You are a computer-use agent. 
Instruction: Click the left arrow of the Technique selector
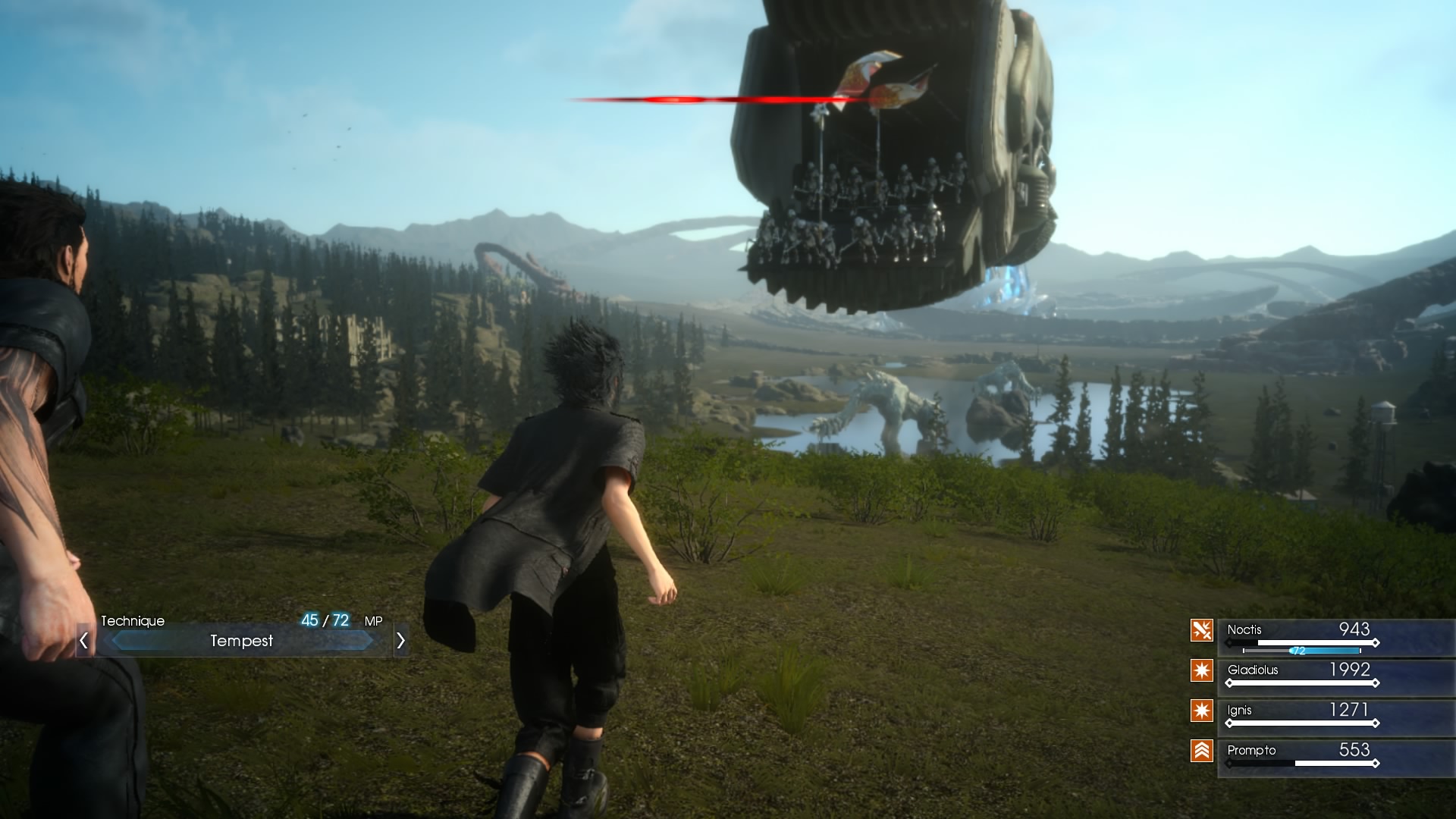point(84,641)
